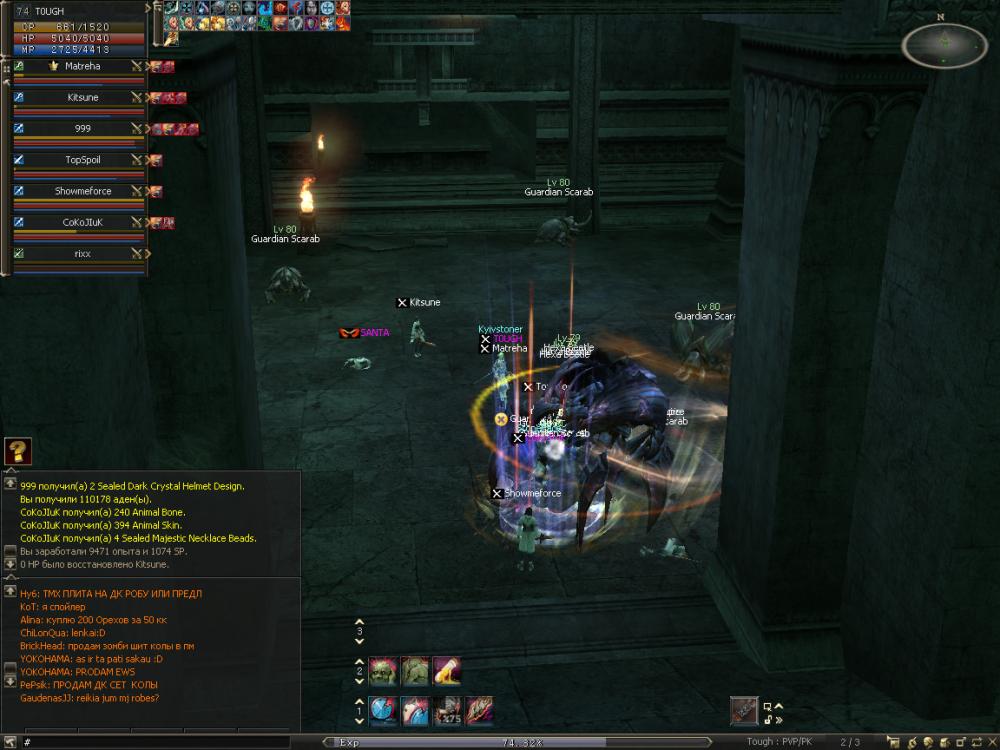1000x750 pixels.
Task: Select party member rixx
Action: click(82, 253)
